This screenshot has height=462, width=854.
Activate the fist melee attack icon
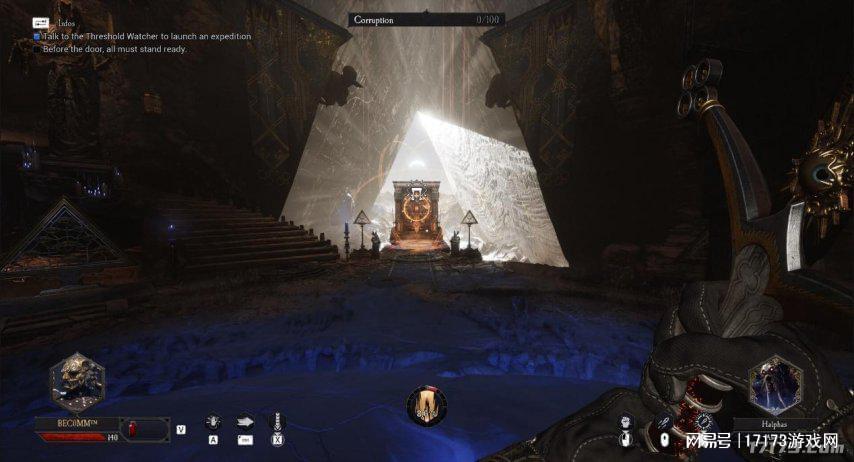point(627,423)
